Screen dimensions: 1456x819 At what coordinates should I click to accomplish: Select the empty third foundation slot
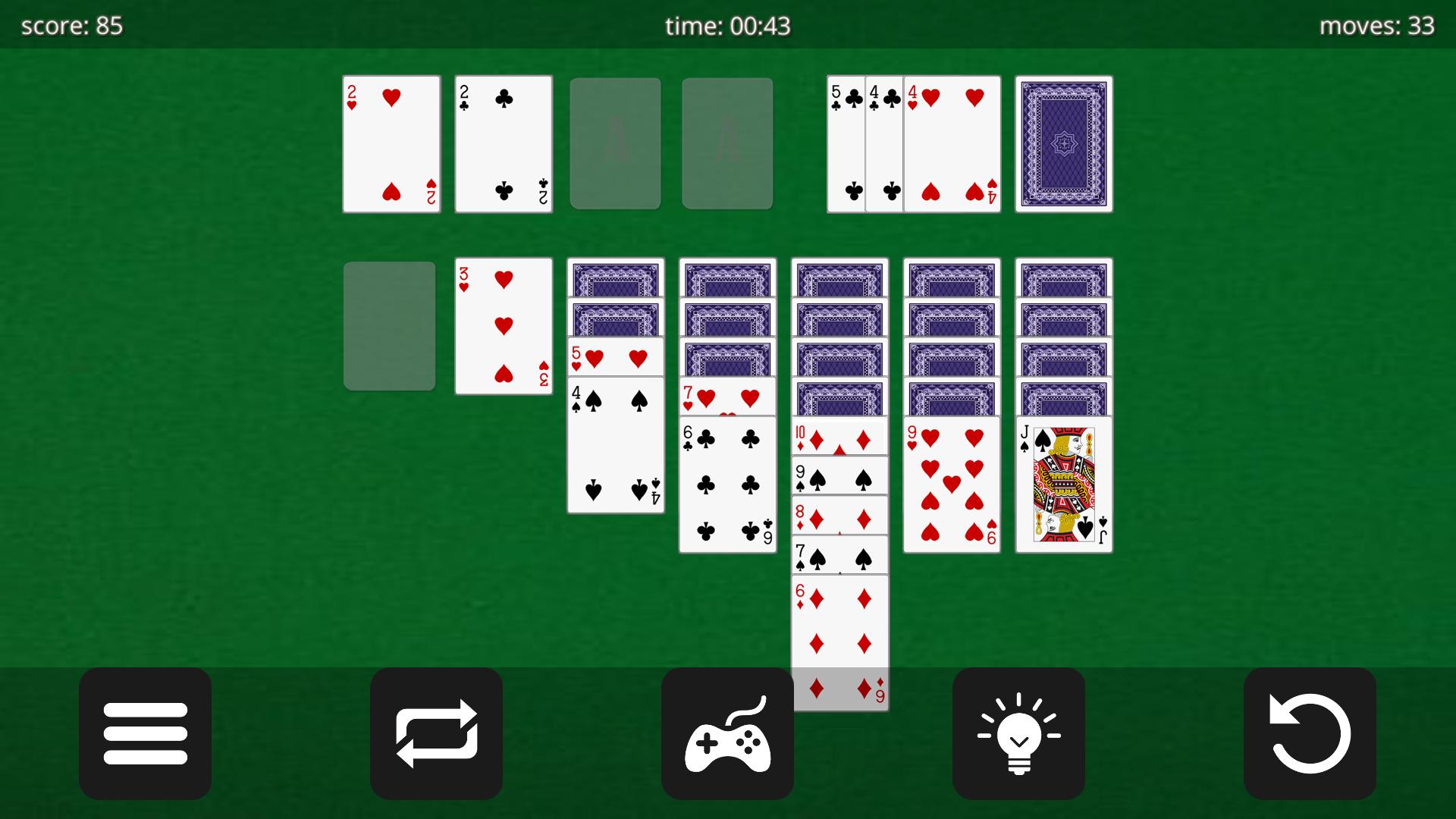pyautogui.click(x=615, y=143)
